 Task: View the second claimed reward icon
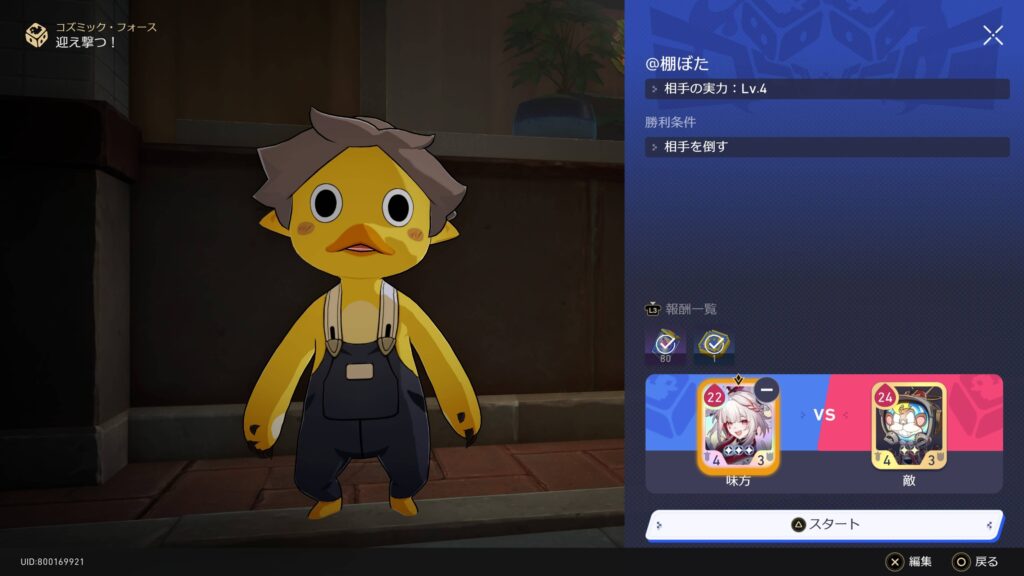(714, 345)
